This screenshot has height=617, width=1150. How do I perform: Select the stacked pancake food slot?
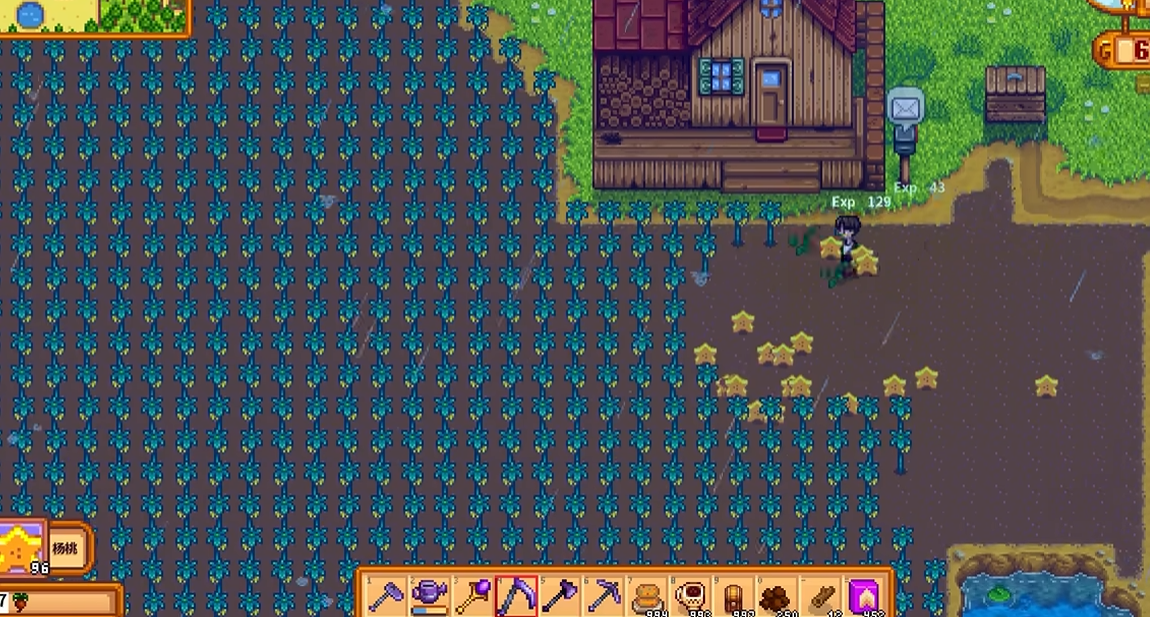(646, 596)
